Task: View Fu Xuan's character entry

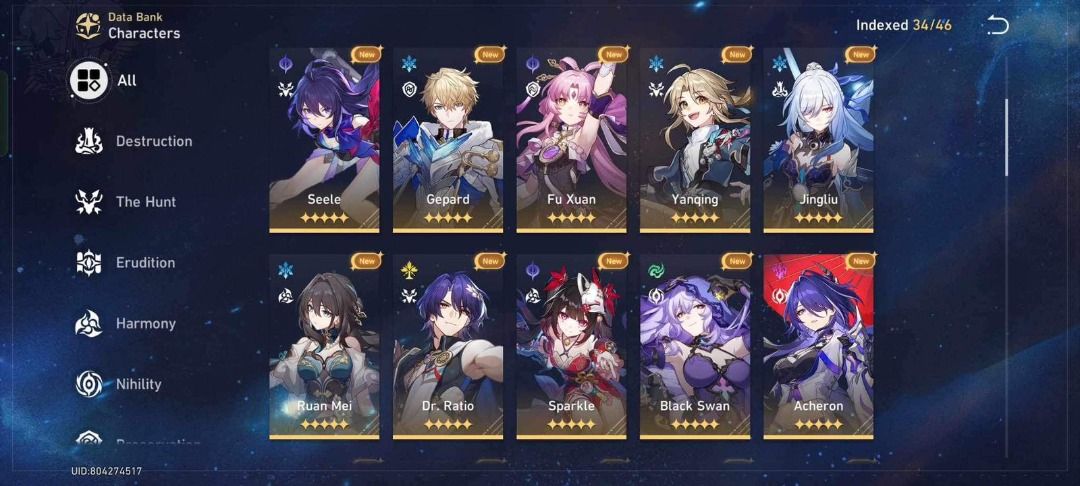Action: [x=571, y=139]
